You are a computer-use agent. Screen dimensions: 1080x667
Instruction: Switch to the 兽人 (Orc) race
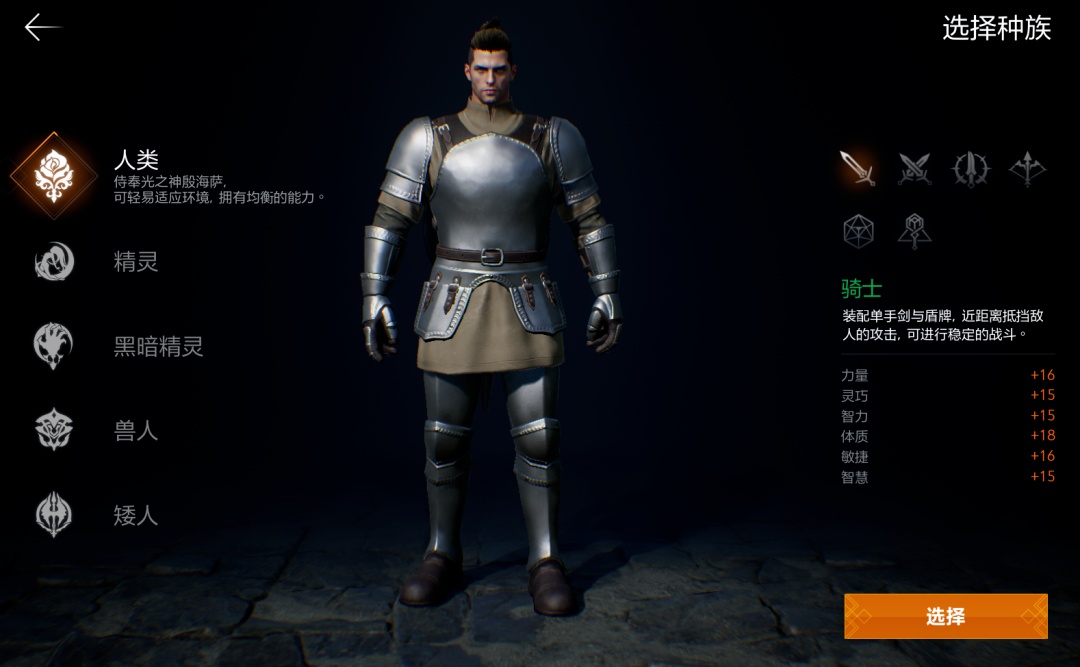coord(53,430)
